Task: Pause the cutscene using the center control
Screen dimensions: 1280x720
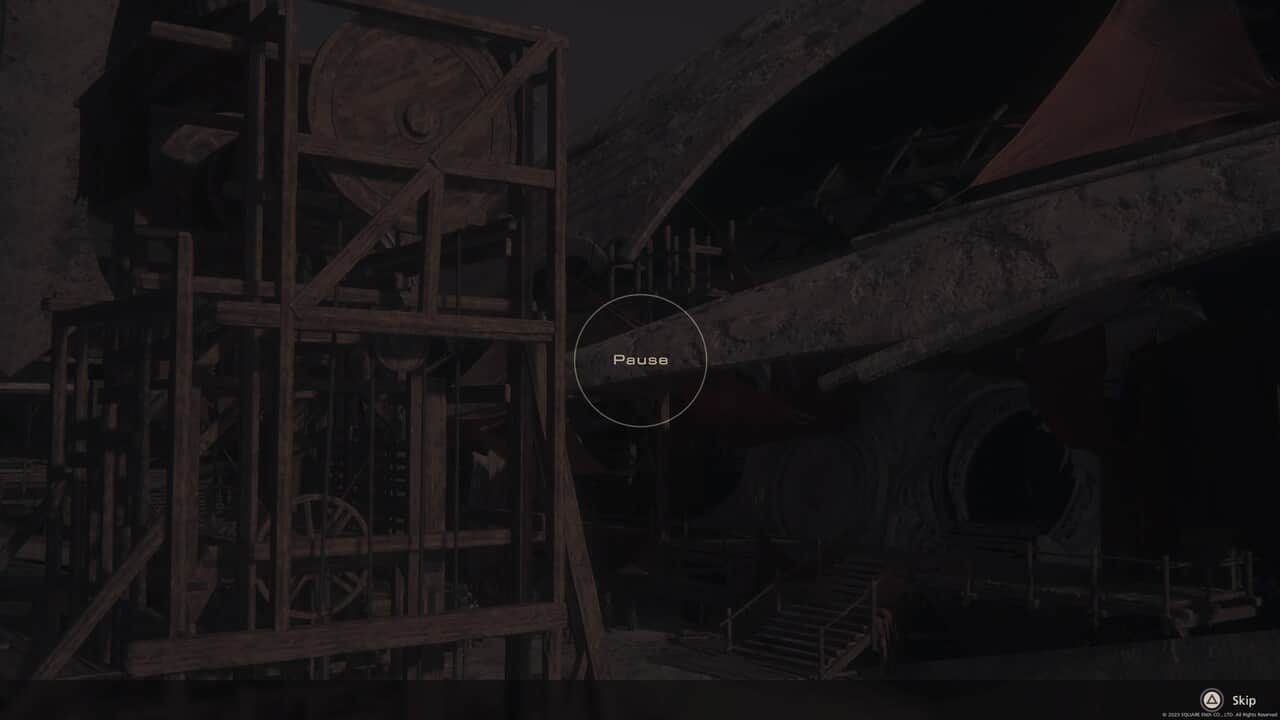Action: 641,359
